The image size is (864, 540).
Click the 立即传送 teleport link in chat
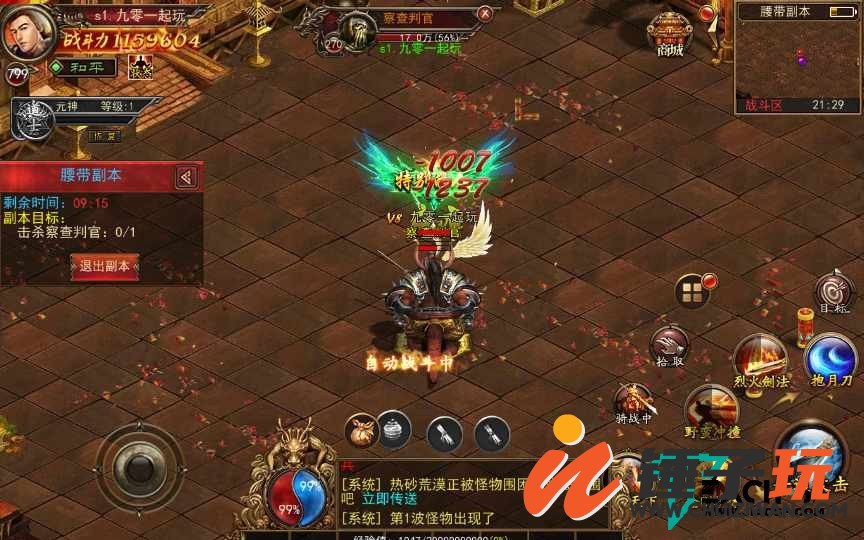tap(388, 497)
